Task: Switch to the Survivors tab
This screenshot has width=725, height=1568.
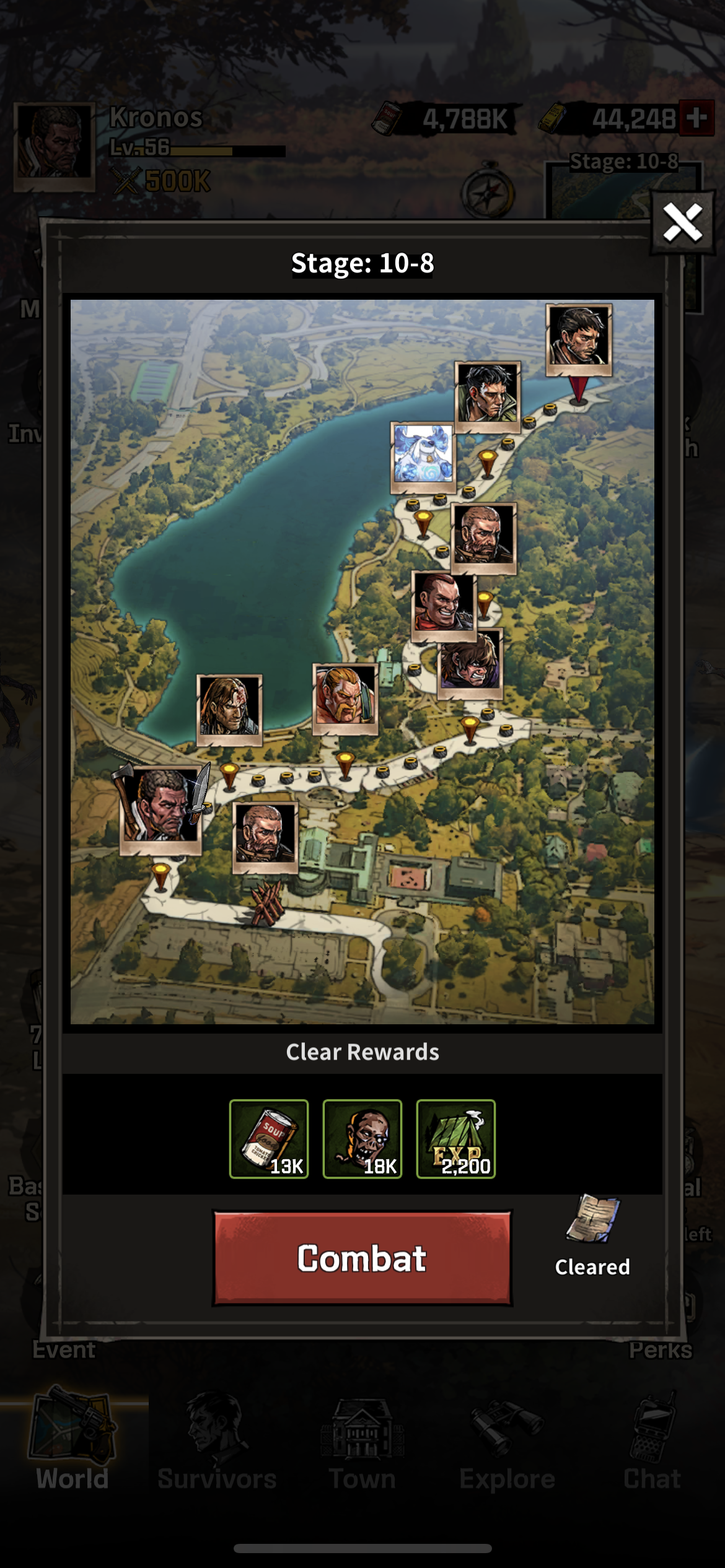Action: pos(217,1443)
